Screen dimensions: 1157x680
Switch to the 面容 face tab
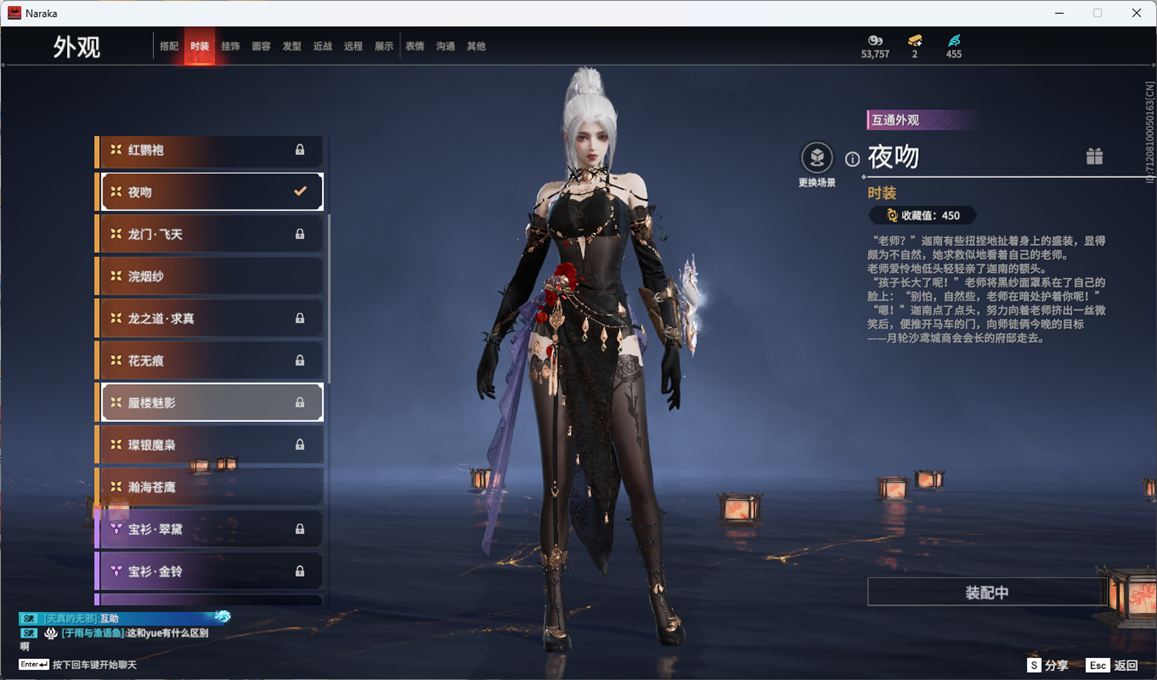click(261, 46)
